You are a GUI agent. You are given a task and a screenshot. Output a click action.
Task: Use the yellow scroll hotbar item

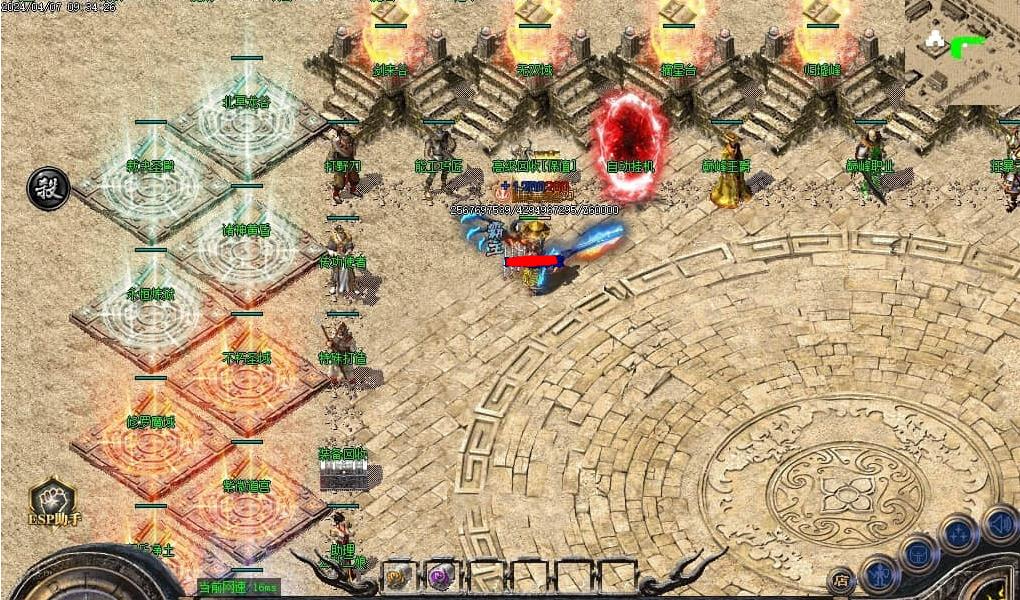(x=397, y=576)
